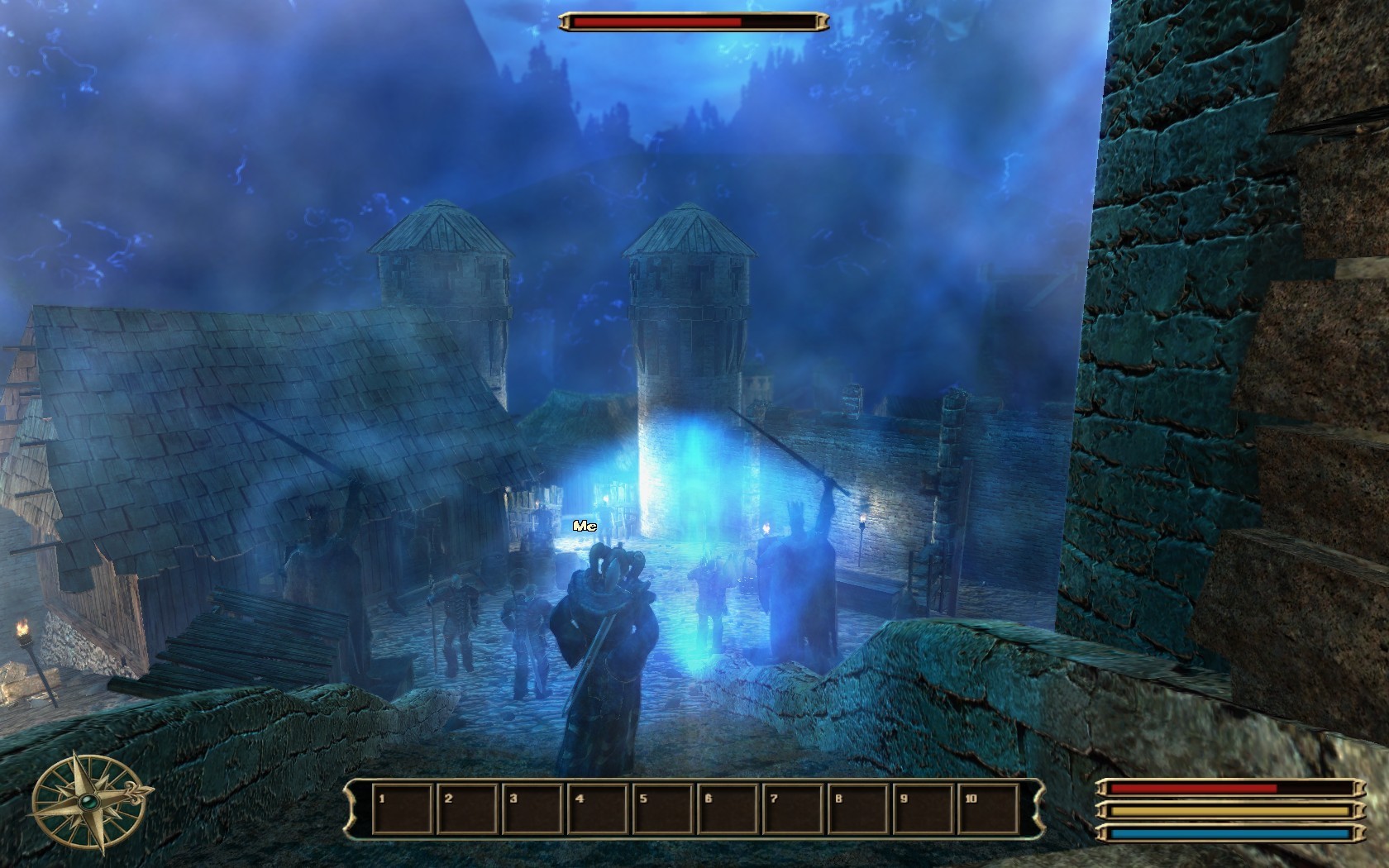This screenshot has height=868, width=1389.
Task: Select quick slot number 1
Action: click(x=403, y=808)
